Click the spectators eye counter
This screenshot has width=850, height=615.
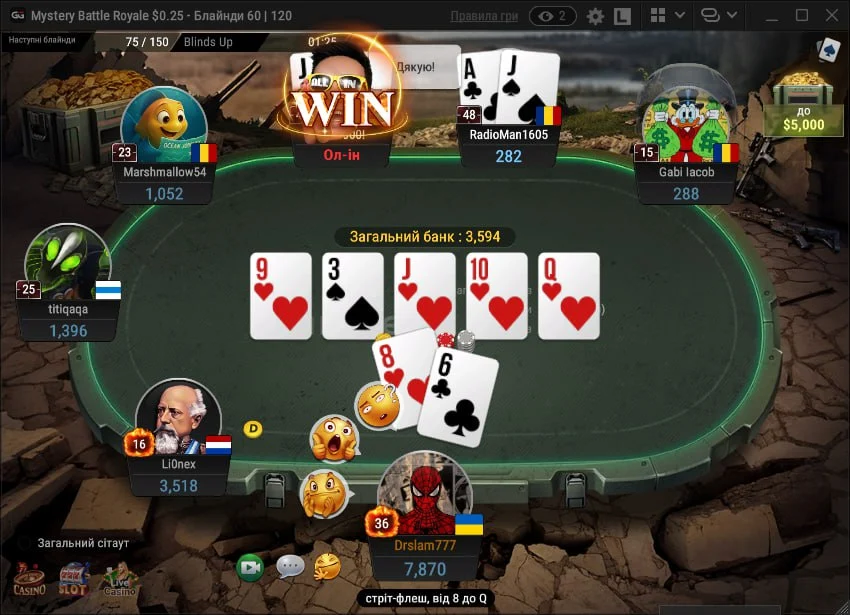pyautogui.click(x=553, y=16)
